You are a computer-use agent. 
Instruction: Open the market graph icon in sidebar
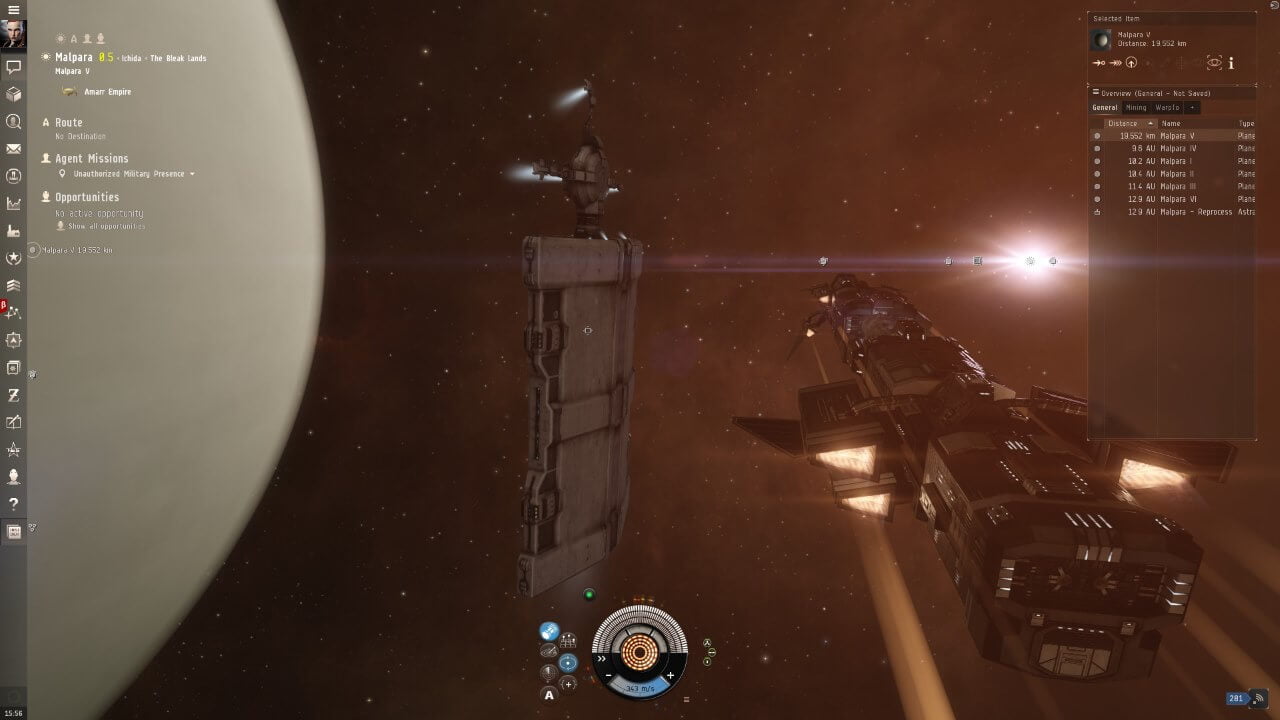(14, 204)
